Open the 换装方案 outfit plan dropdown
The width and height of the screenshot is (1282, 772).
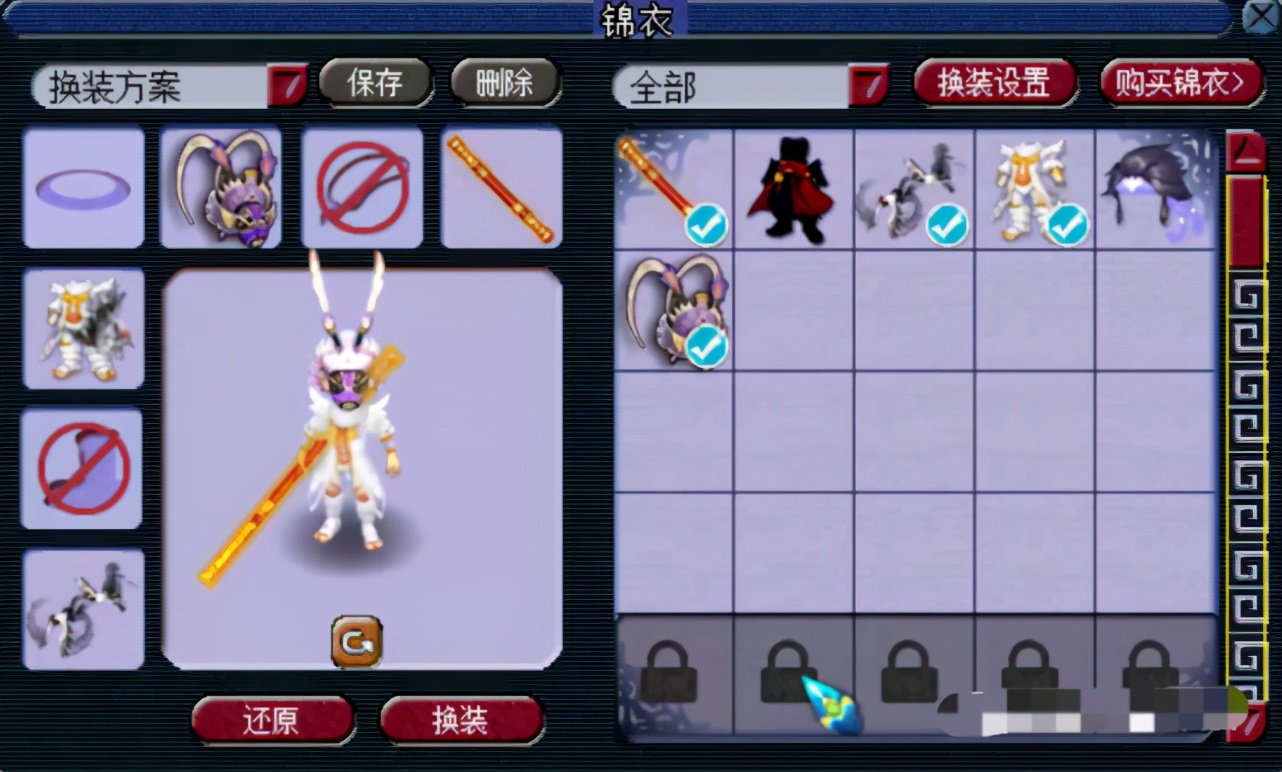point(288,85)
